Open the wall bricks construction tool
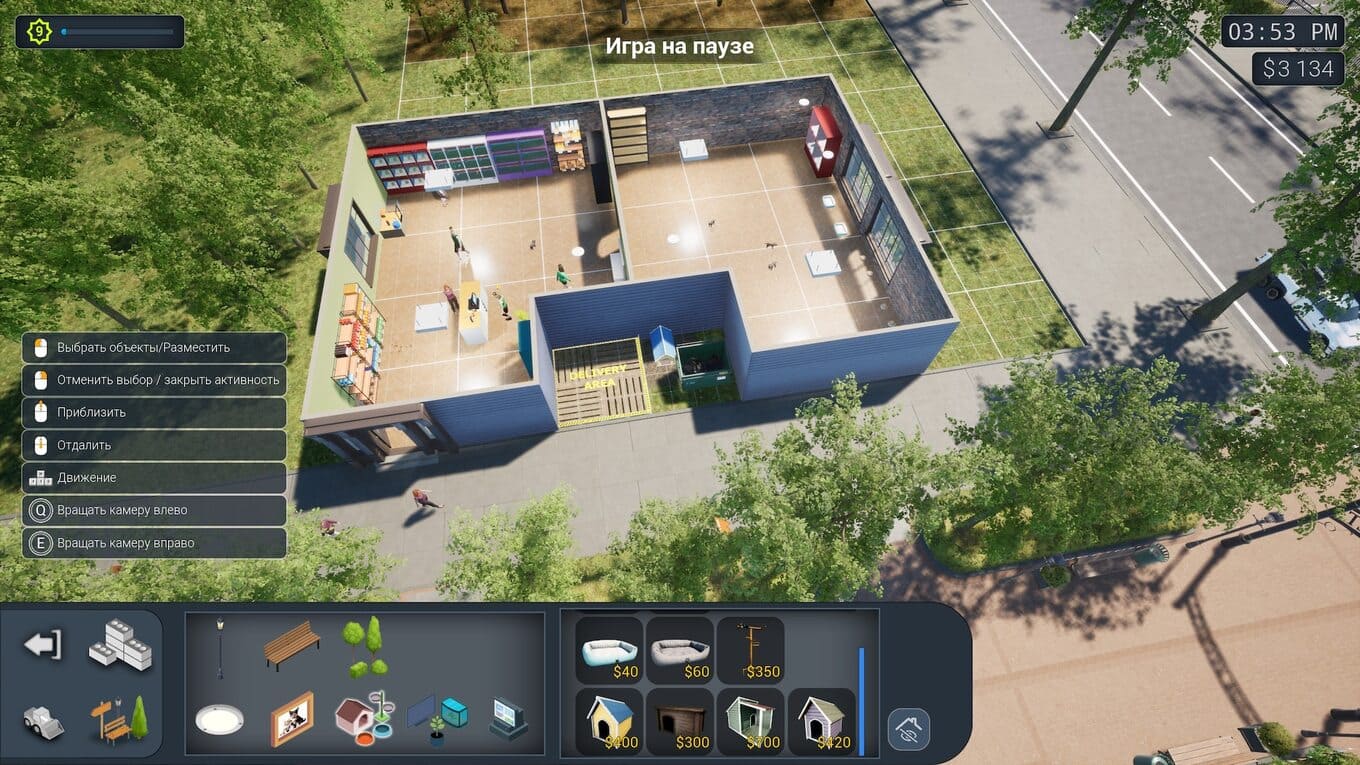1360x765 pixels. 120,645
